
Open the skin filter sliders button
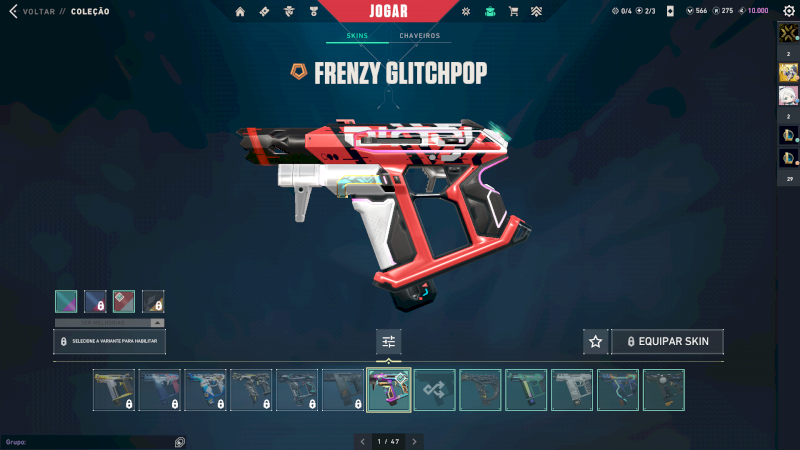pos(389,342)
